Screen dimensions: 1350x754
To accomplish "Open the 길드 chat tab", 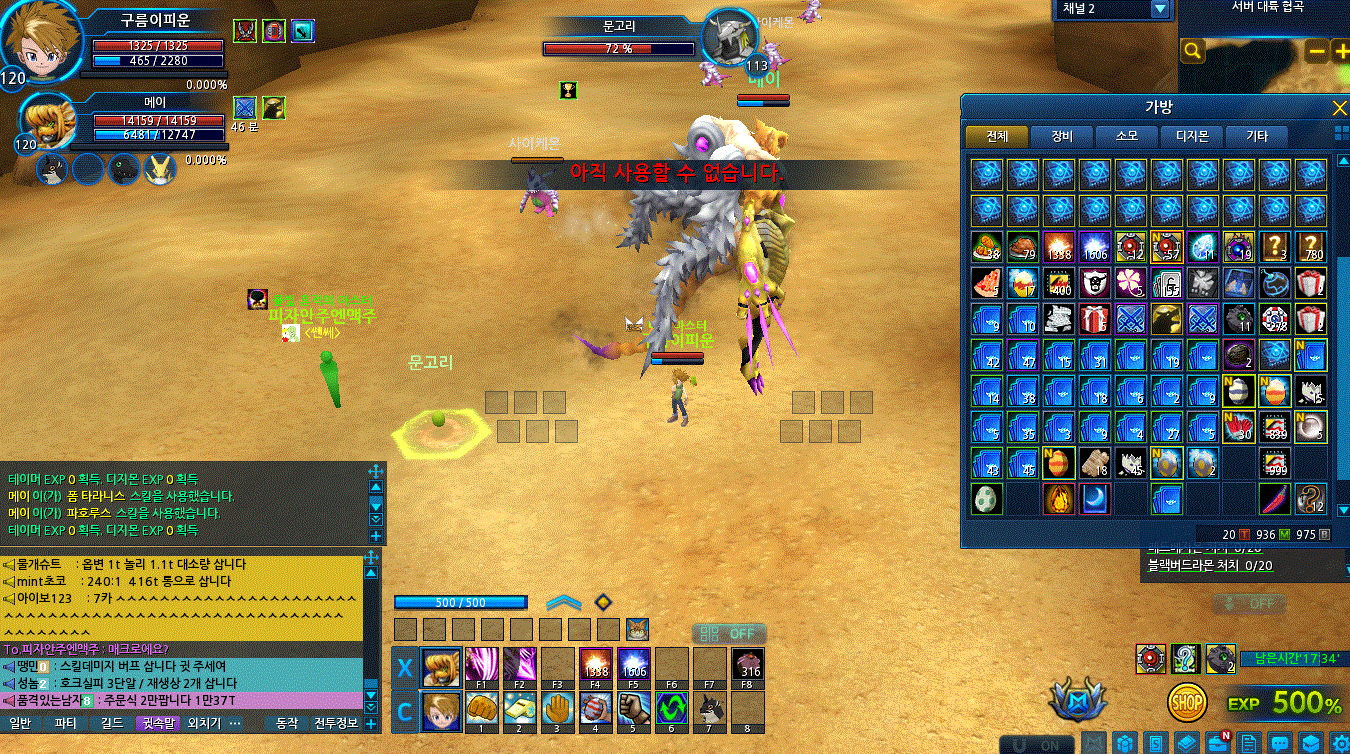I will [x=112, y=722].
